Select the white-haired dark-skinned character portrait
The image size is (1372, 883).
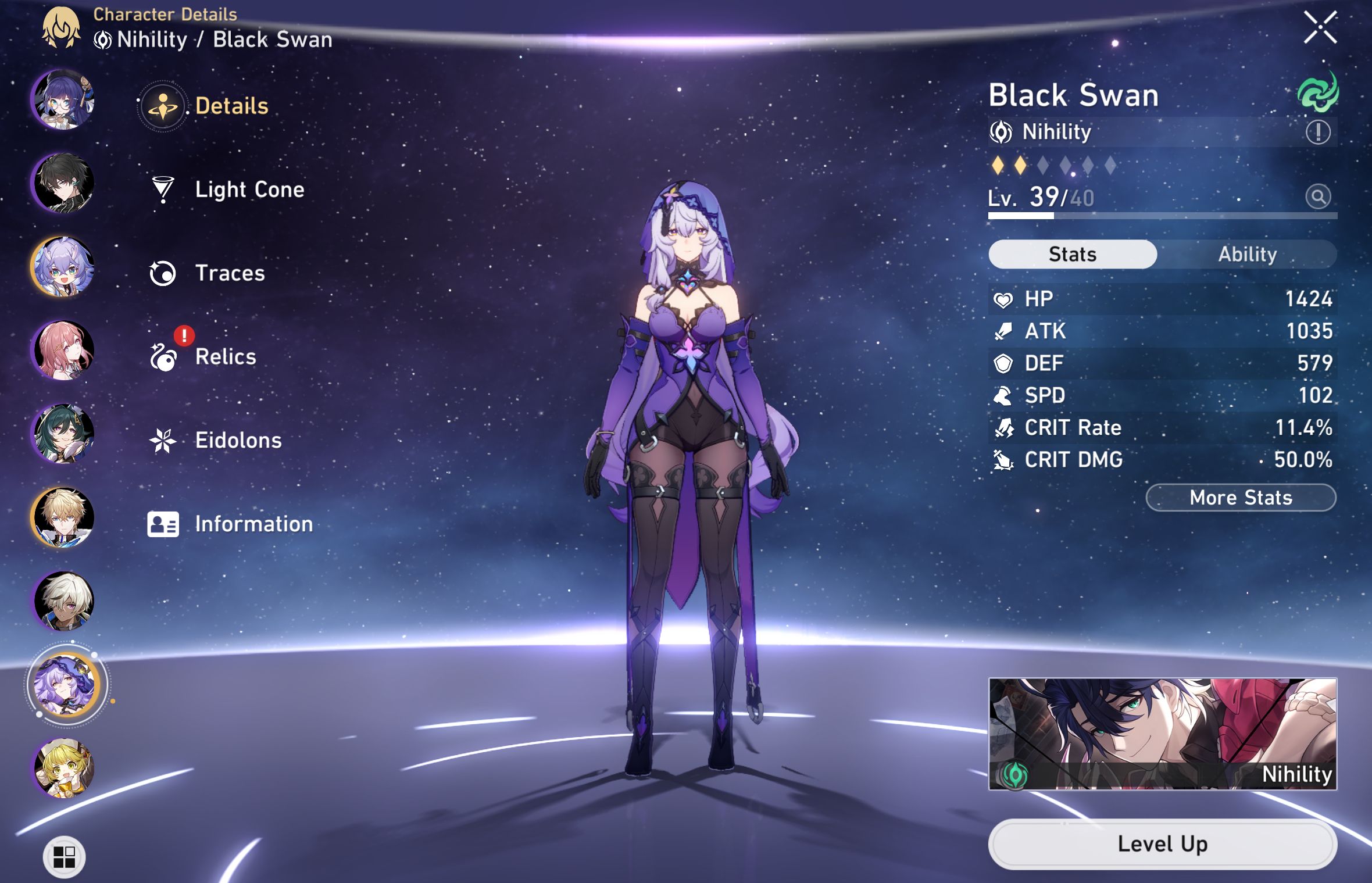(x=63, y=601)
